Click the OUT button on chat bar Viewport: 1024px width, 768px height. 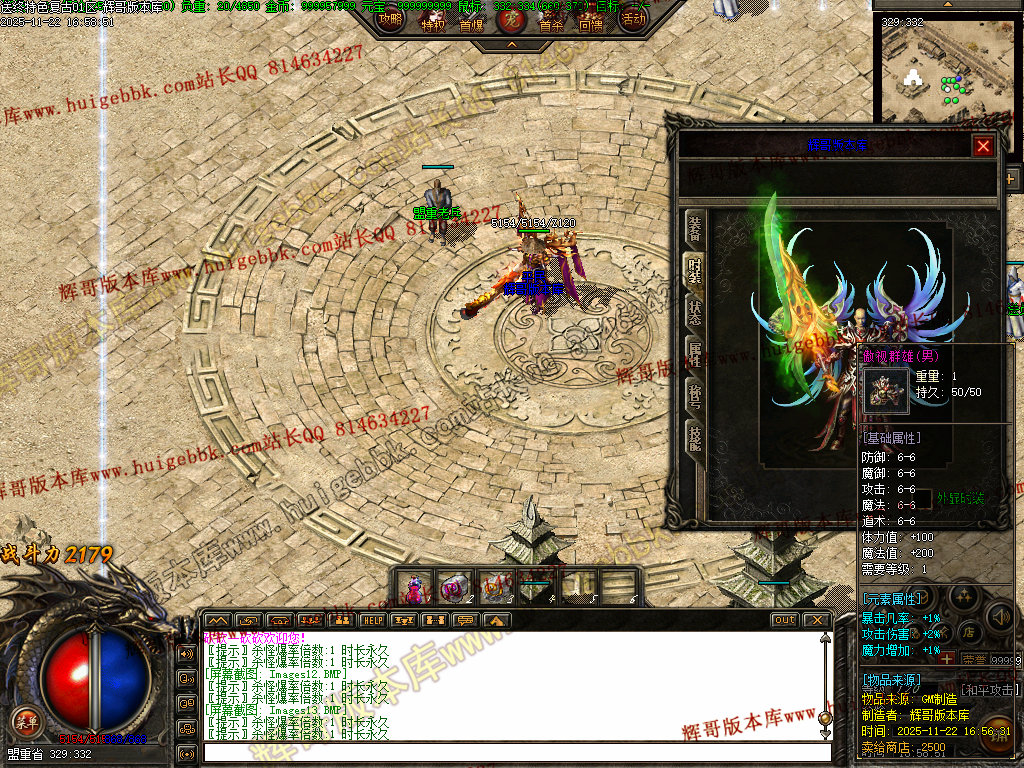click(x=784, y=620)
